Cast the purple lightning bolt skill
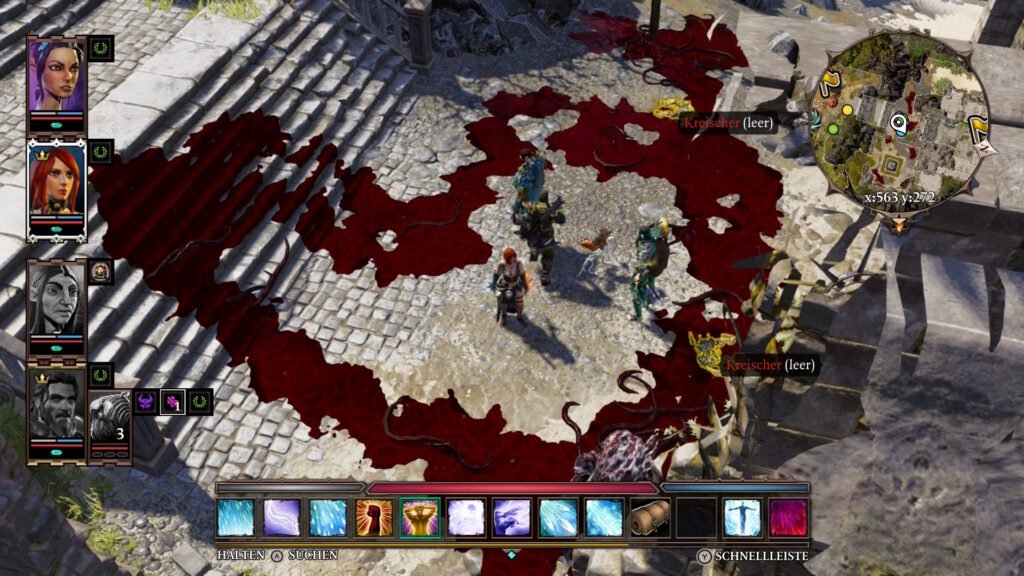 (282, 518)
